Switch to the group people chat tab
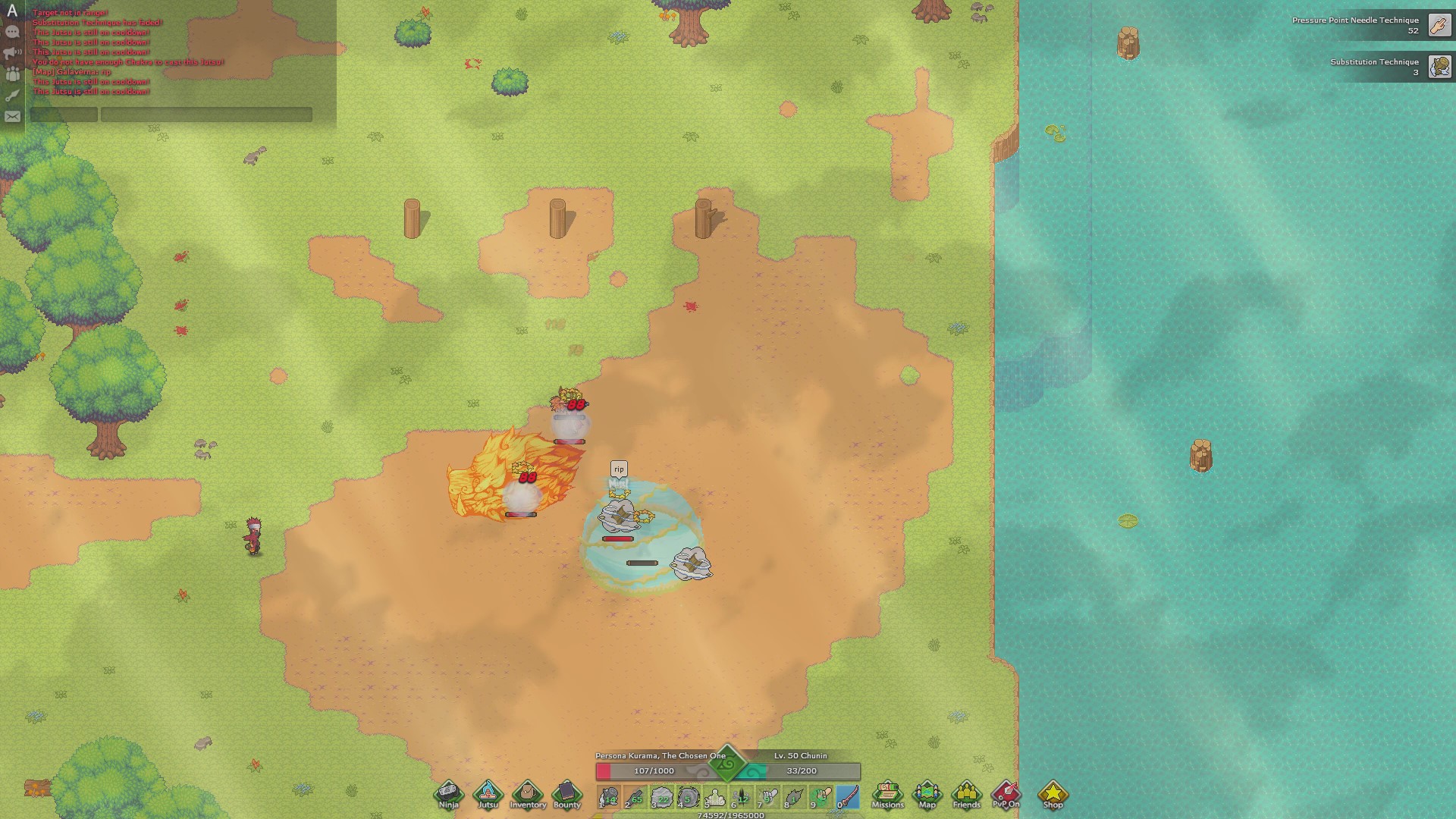The height and width of the screenshot is (819, 1456). [12, 74]
